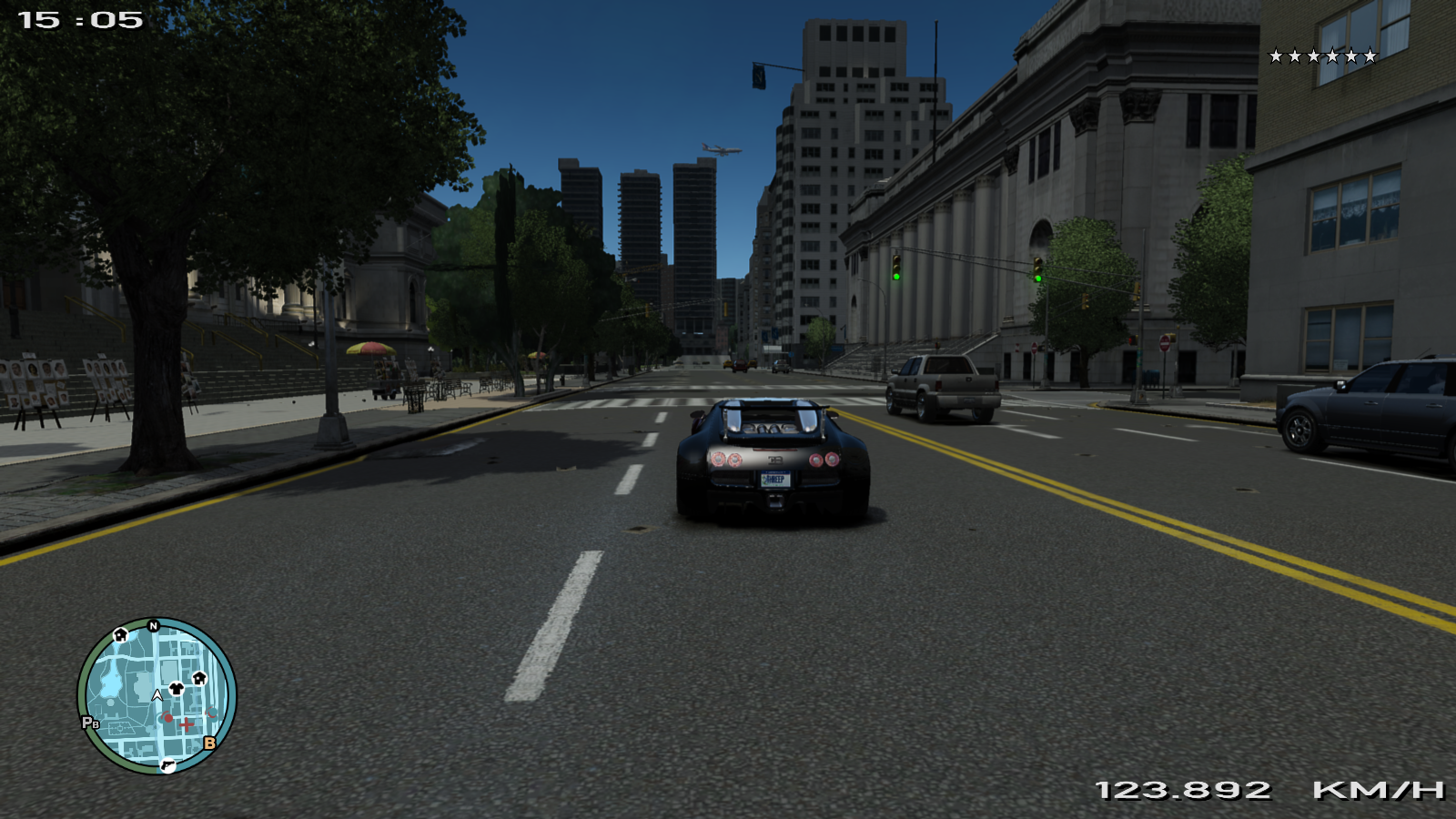
Task: Select the northern safehouse icon on the radar
Action: pos(120,636)
